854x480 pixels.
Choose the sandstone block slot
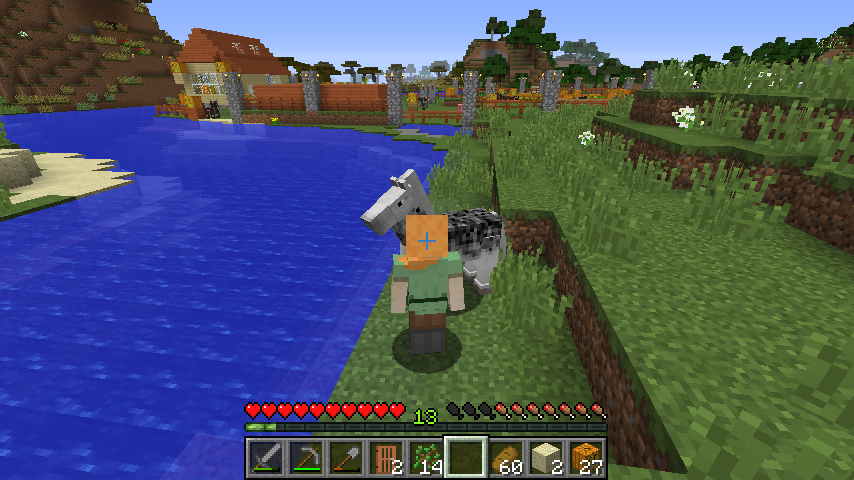click(546, 458)
